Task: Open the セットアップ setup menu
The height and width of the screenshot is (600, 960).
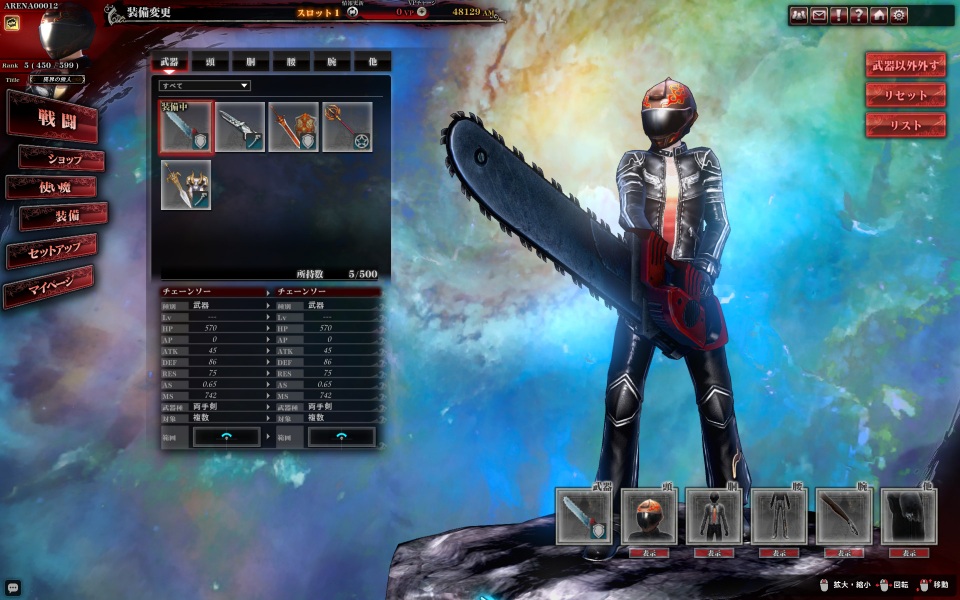Action: point(52,251)
